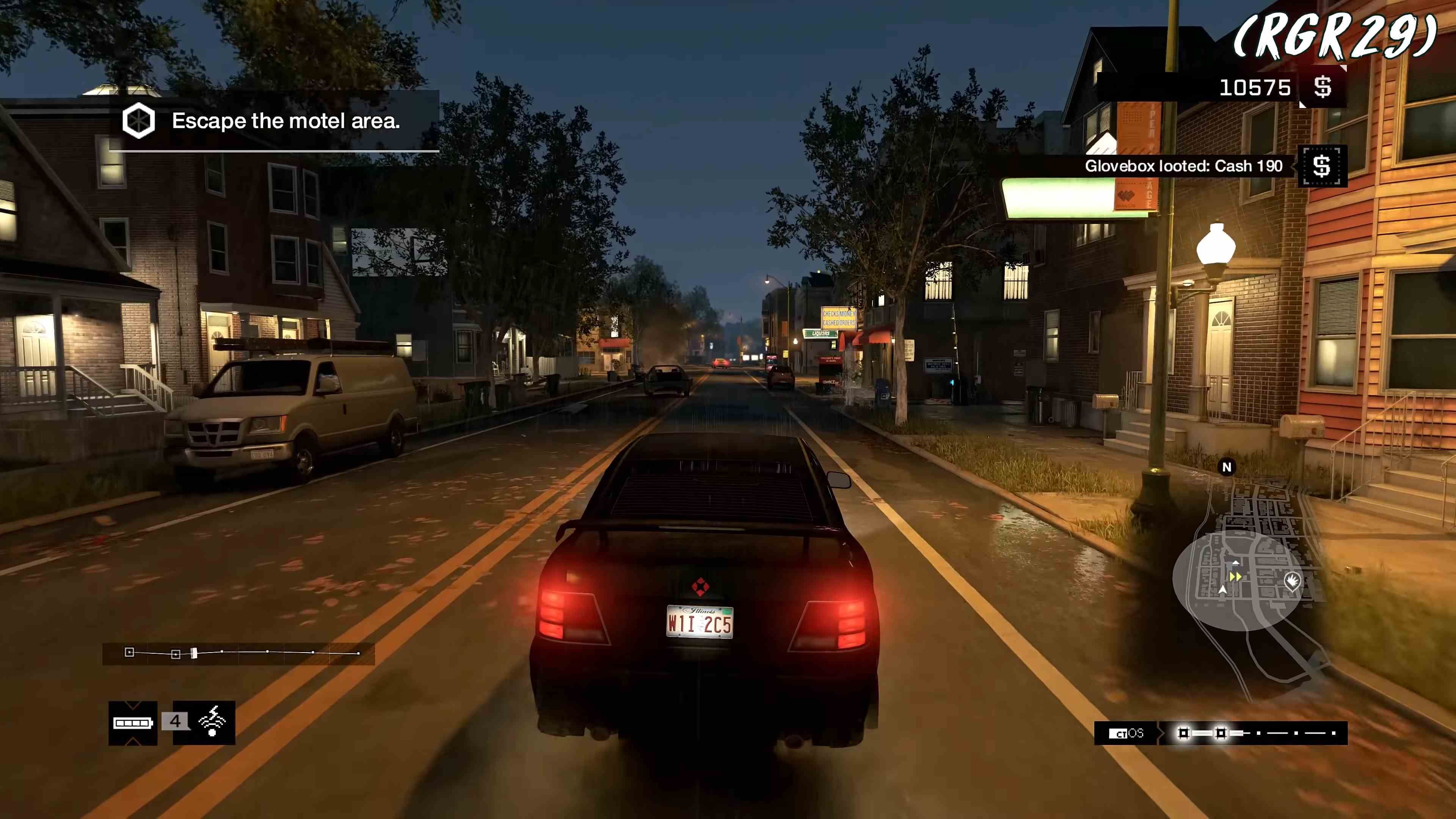1456x819 pixels.
Task: Click the right-pointing chevron after the ctOS label
Action: (1161, 733)
